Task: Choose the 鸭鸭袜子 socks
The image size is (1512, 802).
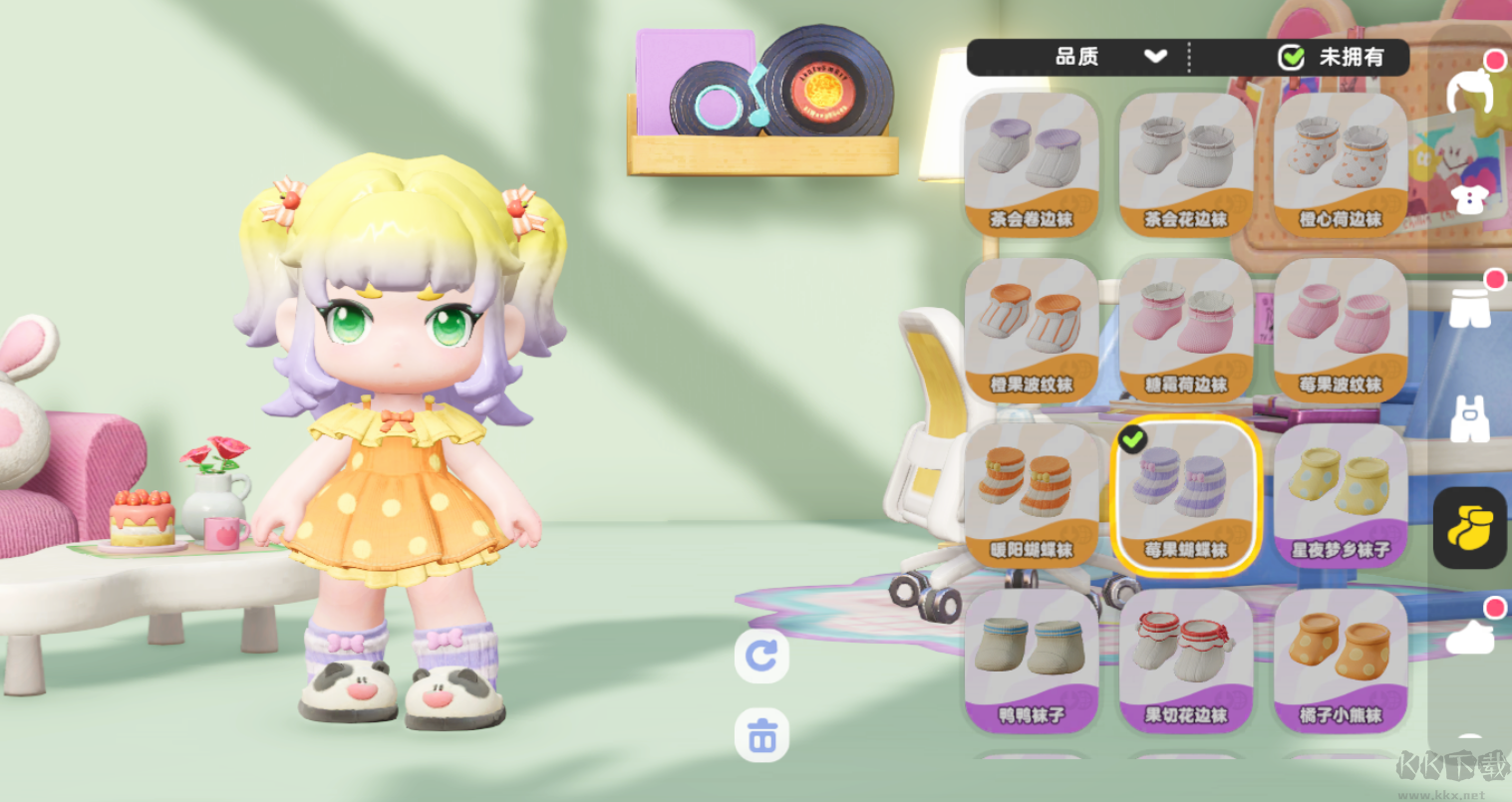Action: 1032,656
